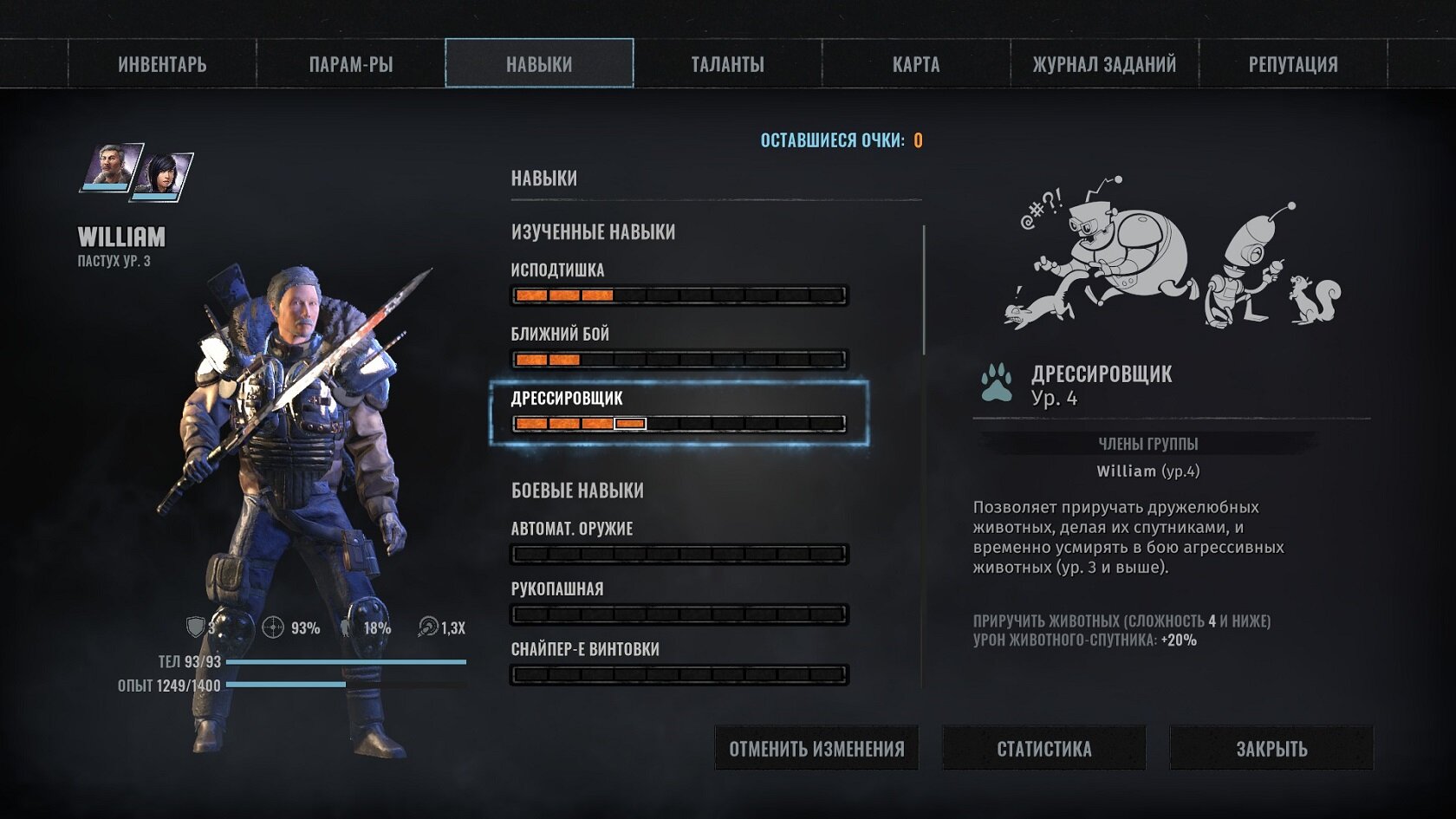This screenshot has height=819, width=1456.
Task: Close the skills screen with Закрыть
Action: (1271, 748)
